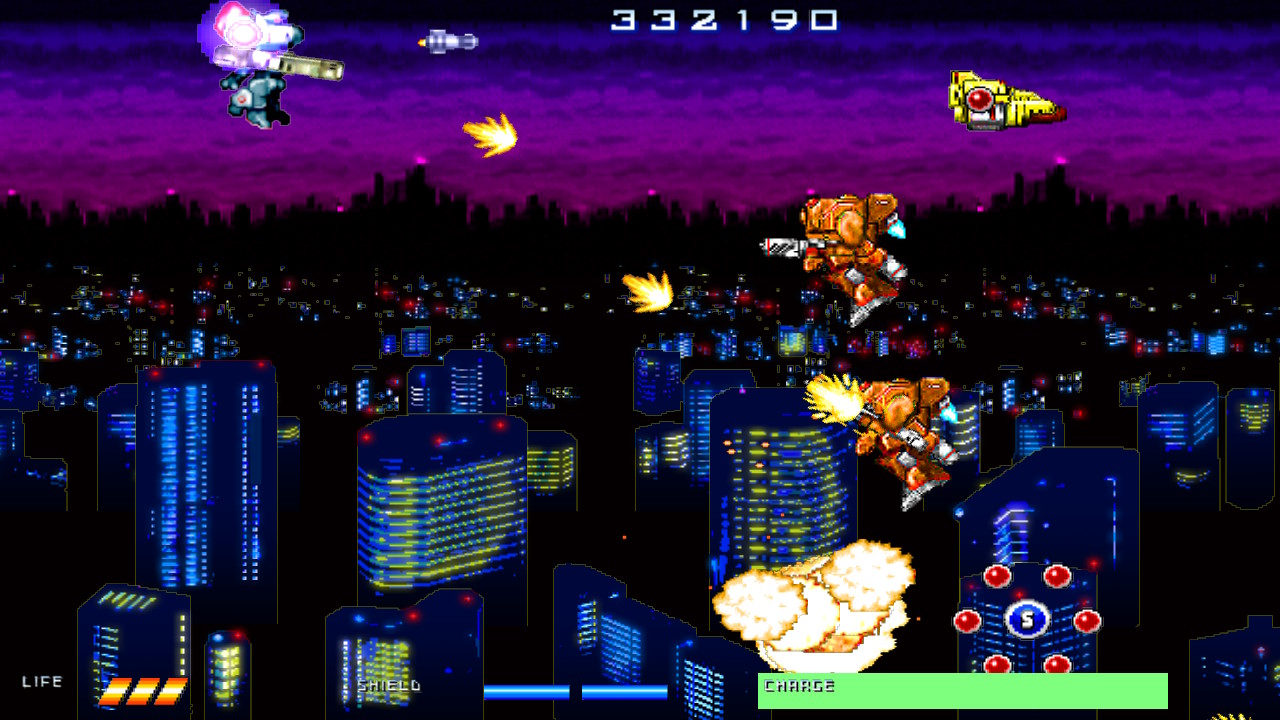Click the yellow claw projectile below the missile
The image size is (1280, 720).
488,134
